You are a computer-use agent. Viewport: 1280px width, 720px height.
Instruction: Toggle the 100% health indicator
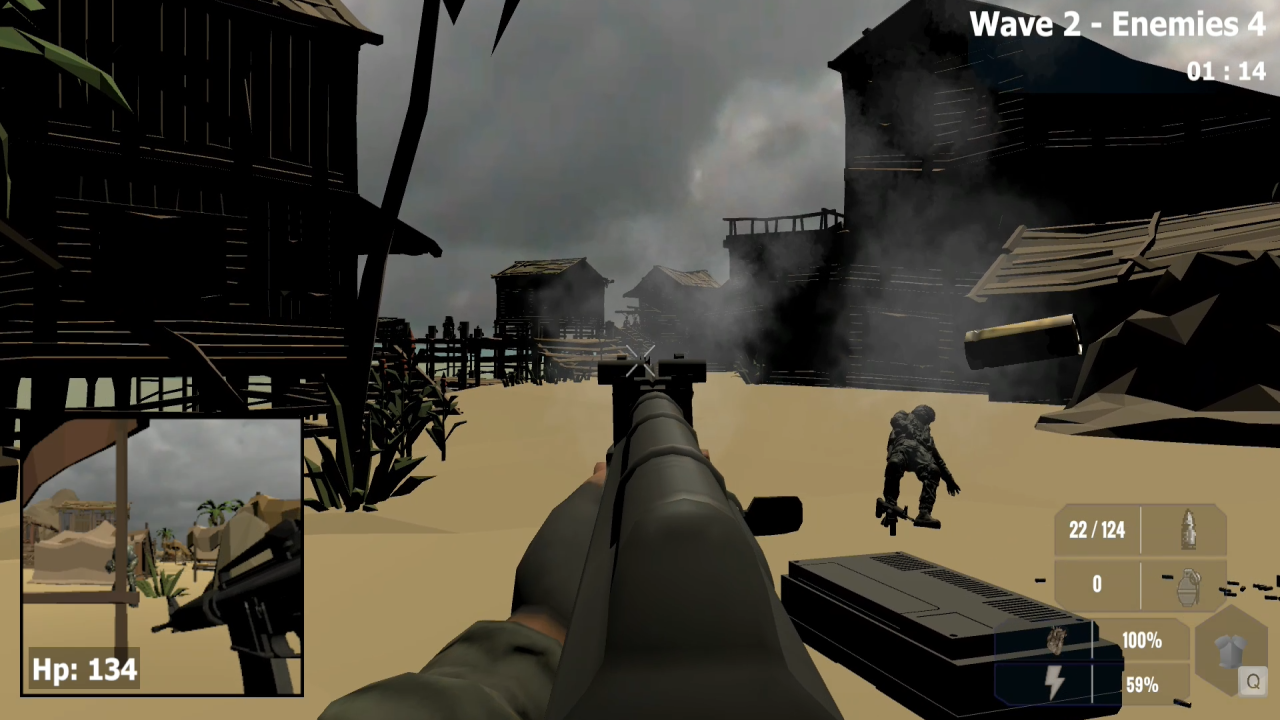[1141, 641]
